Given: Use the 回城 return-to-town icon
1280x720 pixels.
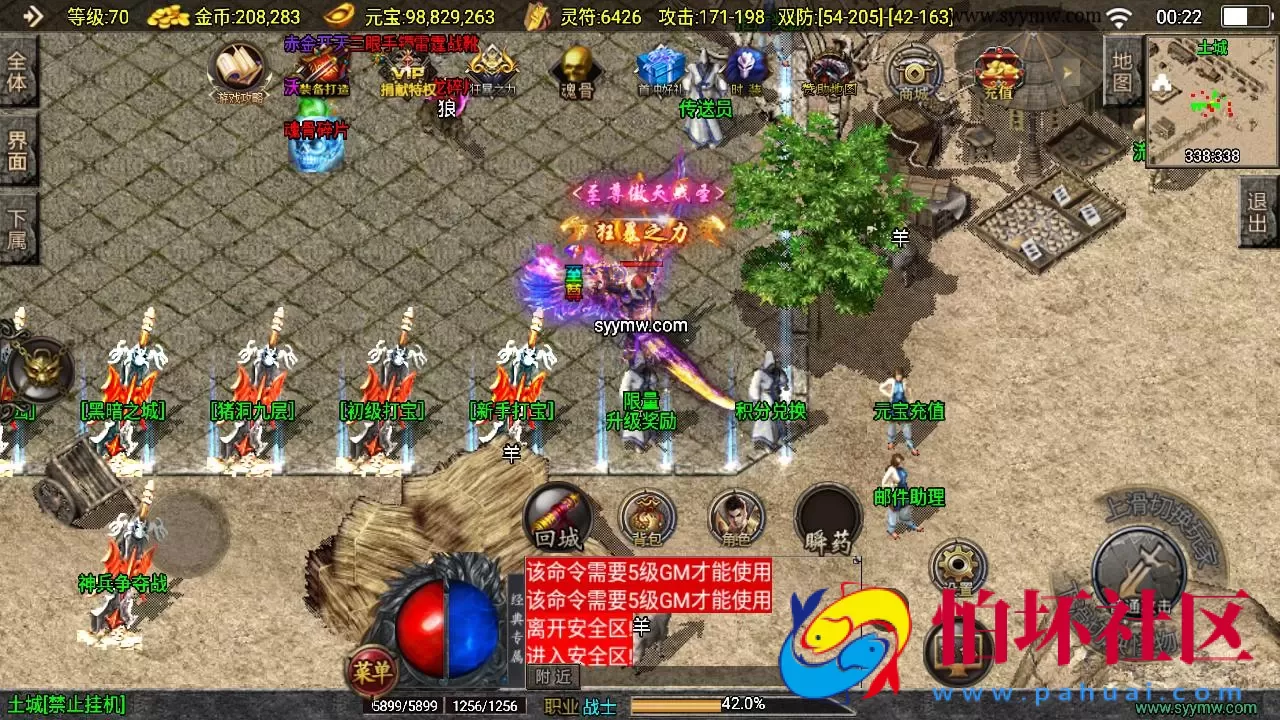Looking at the screenshot, I should tap(556, 518).
